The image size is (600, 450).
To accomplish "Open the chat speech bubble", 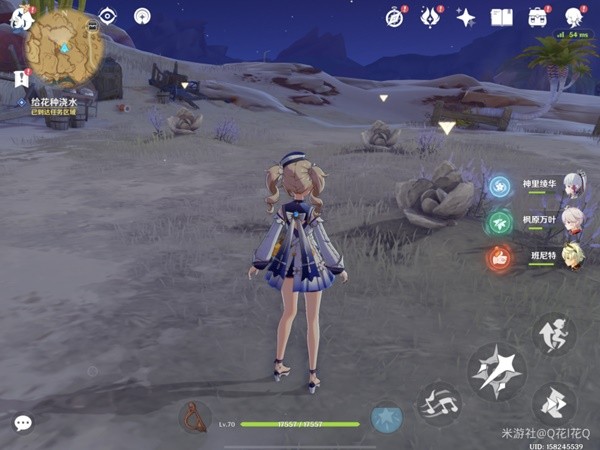I will [23, 423].
